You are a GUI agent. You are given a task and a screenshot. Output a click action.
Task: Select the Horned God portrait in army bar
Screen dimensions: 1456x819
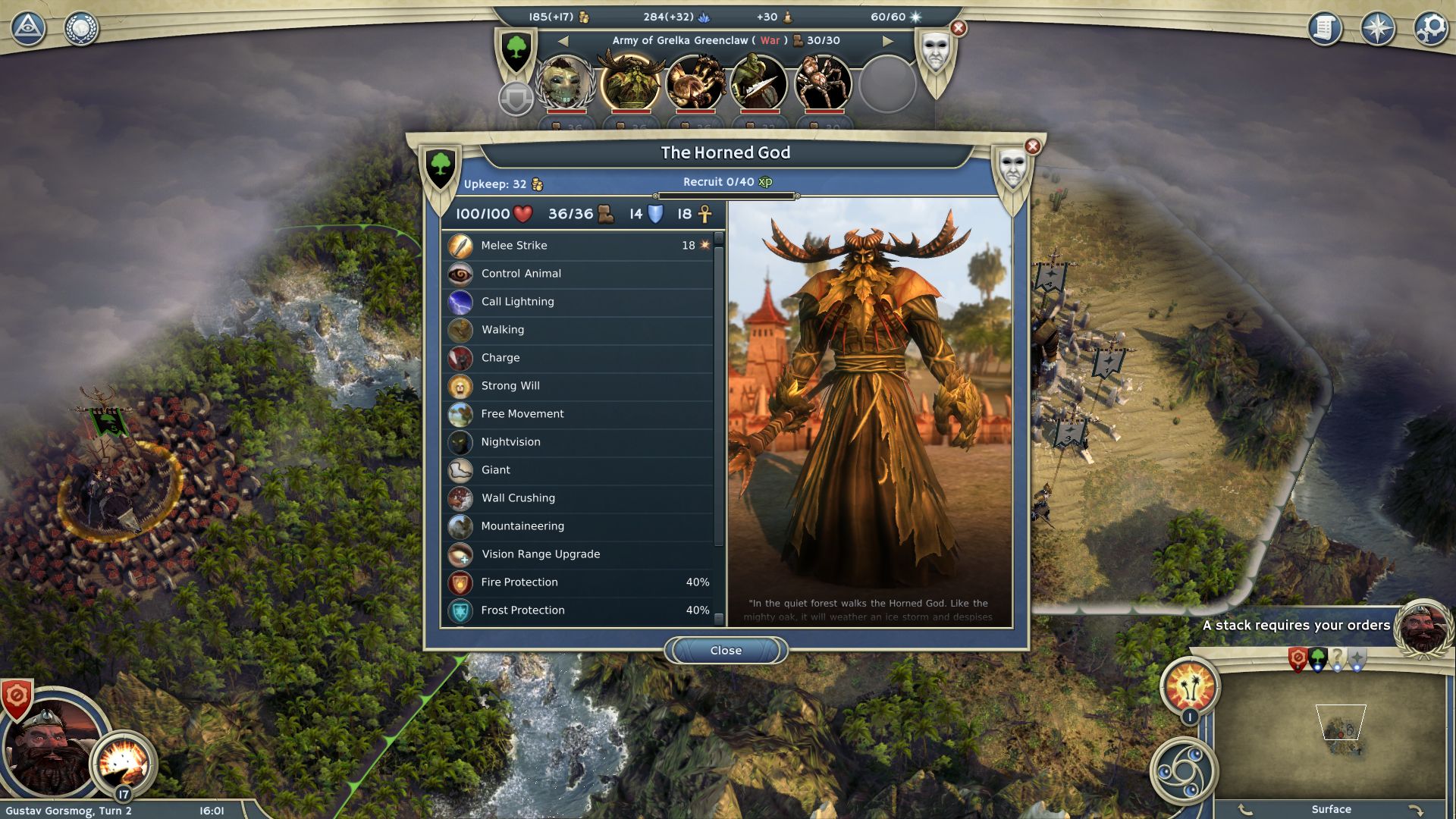coord(629,83)
